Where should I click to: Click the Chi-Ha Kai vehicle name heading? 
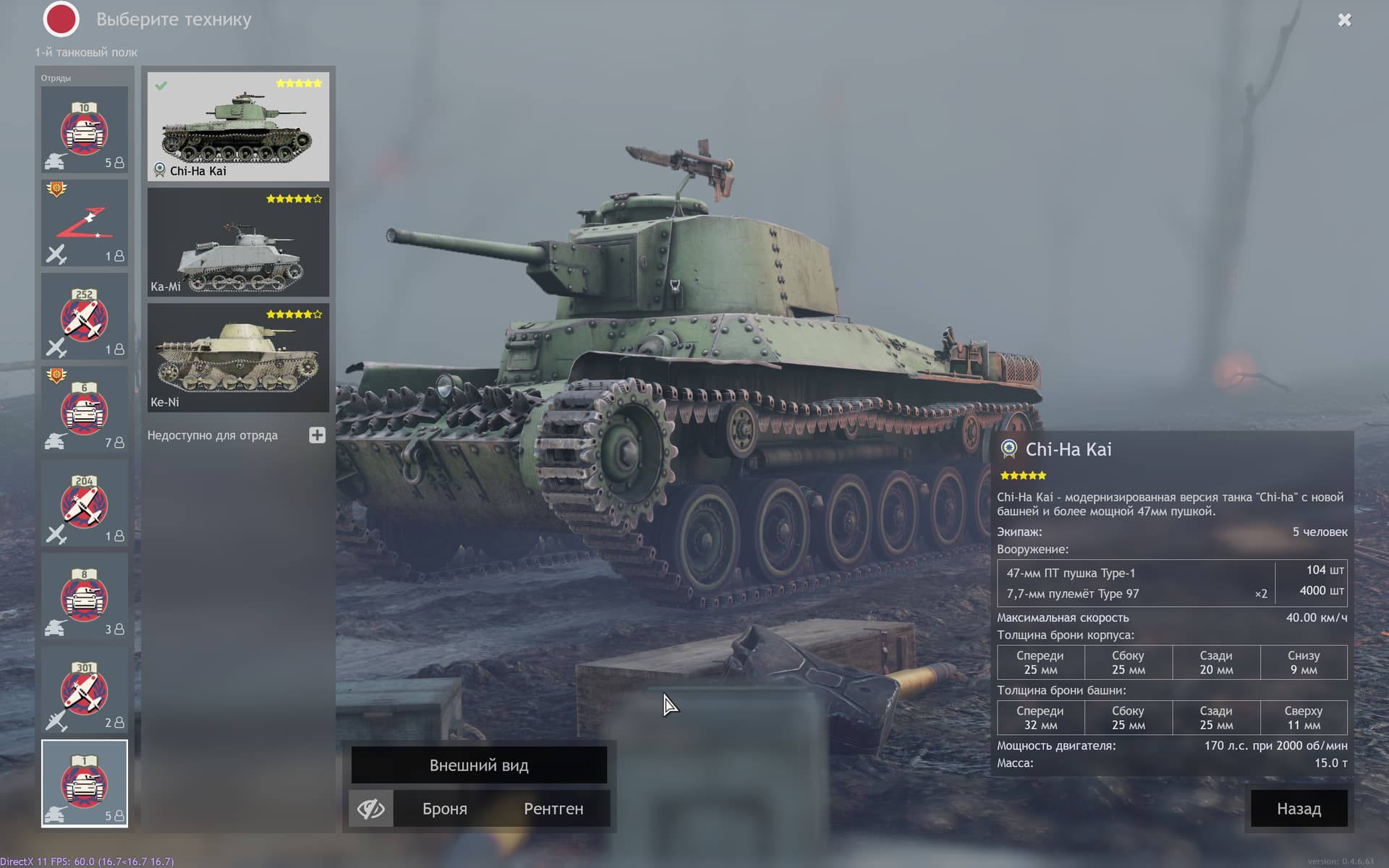(x=1069, y=449)
